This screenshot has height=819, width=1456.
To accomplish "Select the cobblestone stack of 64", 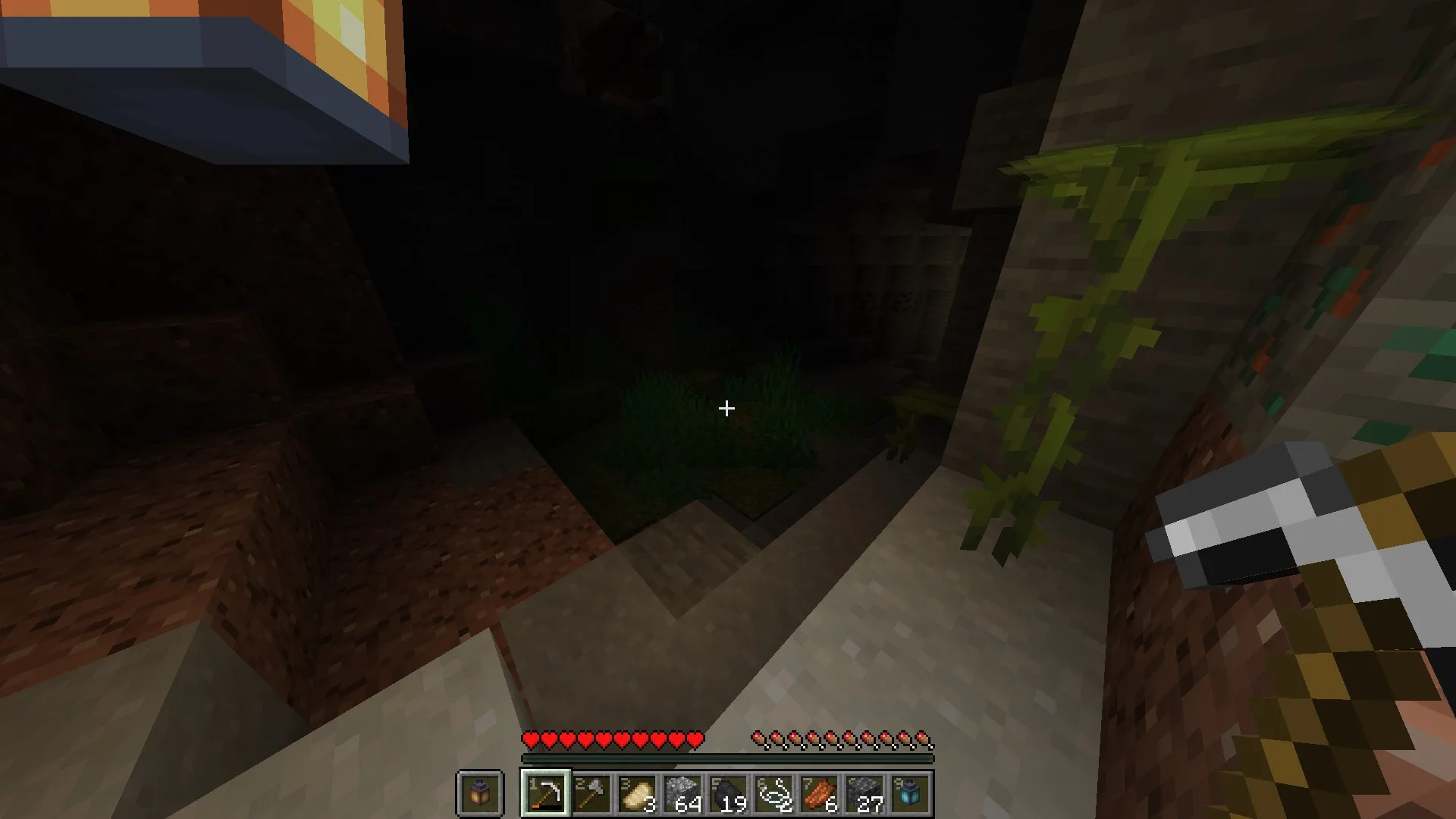I will point(682,791).
